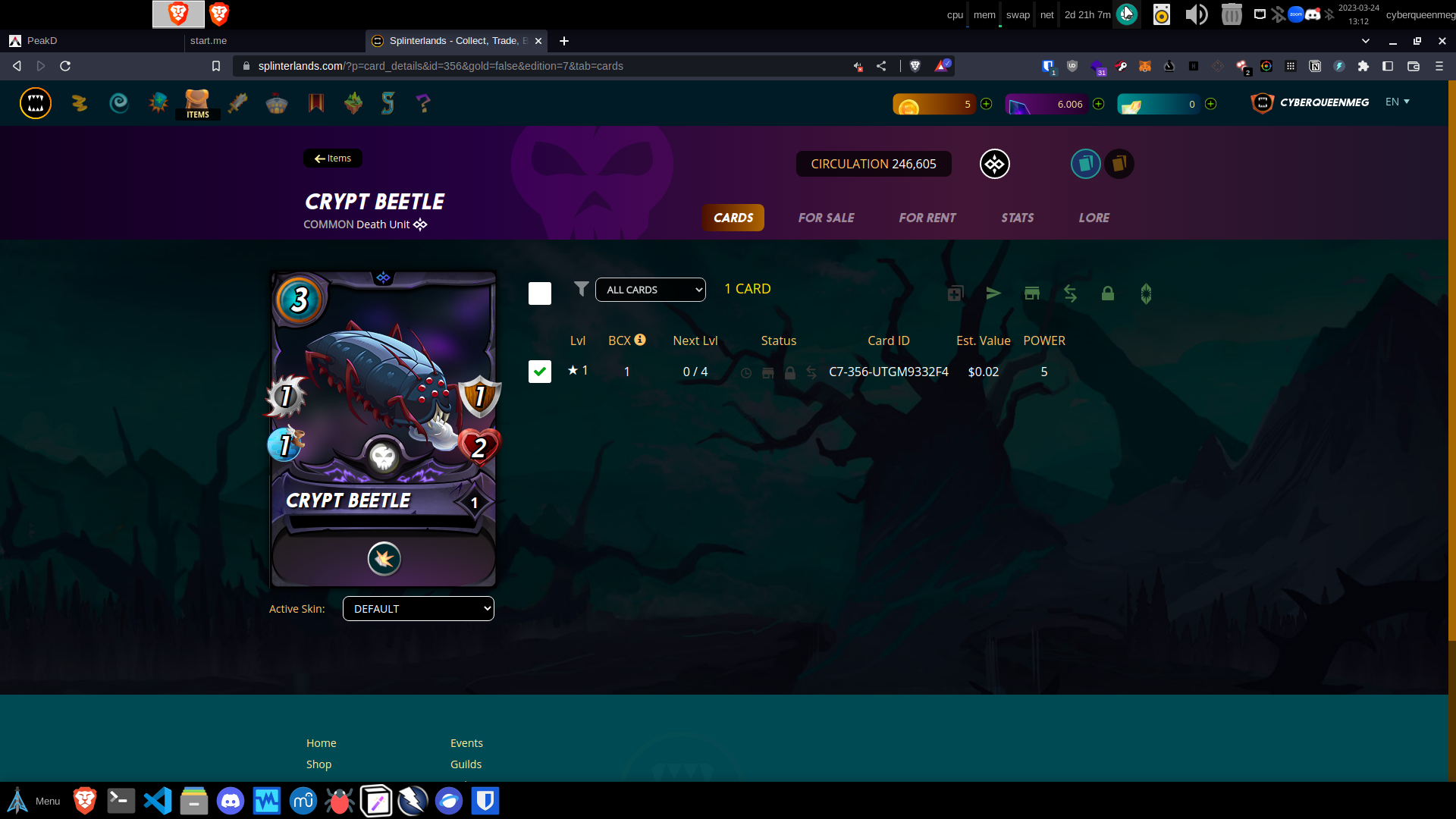Go back using the Items link
The height and width of the screenshot is (819, 1456).
coord(332,158)
